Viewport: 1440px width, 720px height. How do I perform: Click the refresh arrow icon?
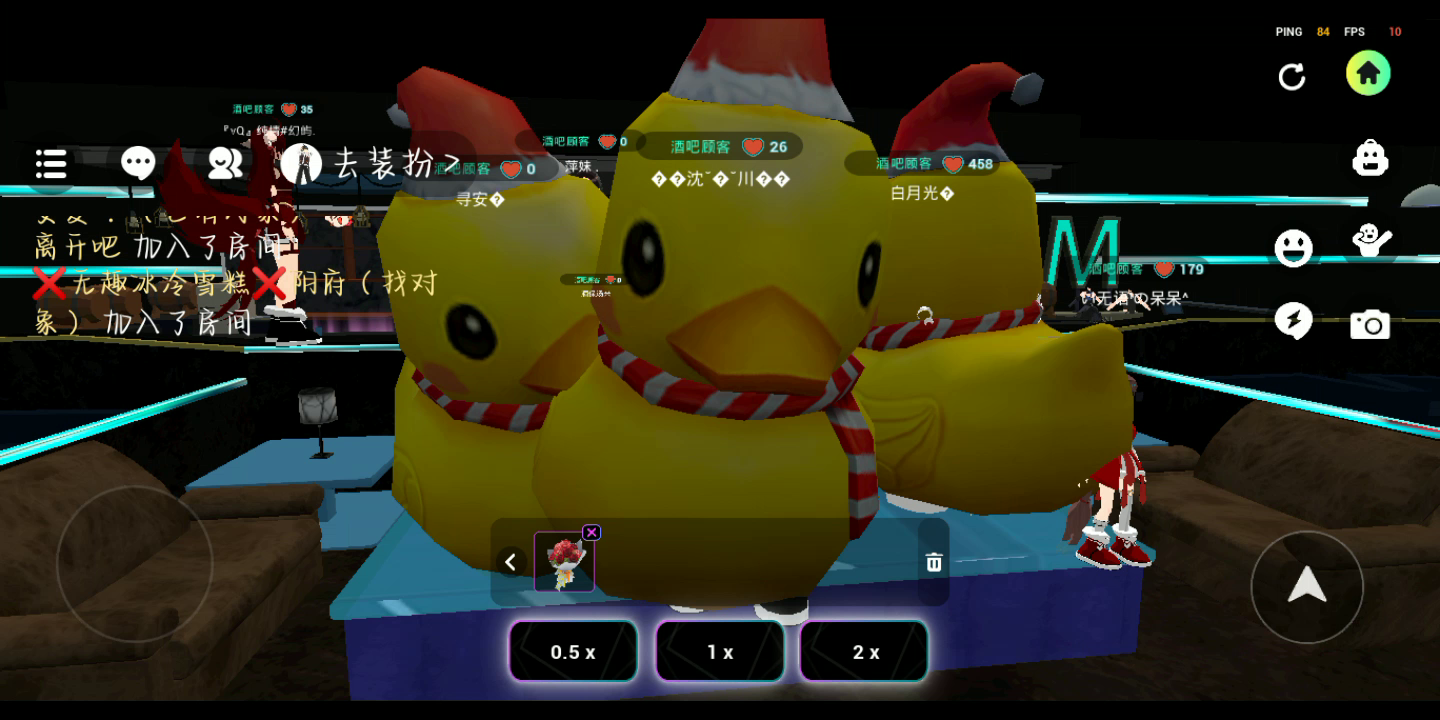tap(1292, 77)
